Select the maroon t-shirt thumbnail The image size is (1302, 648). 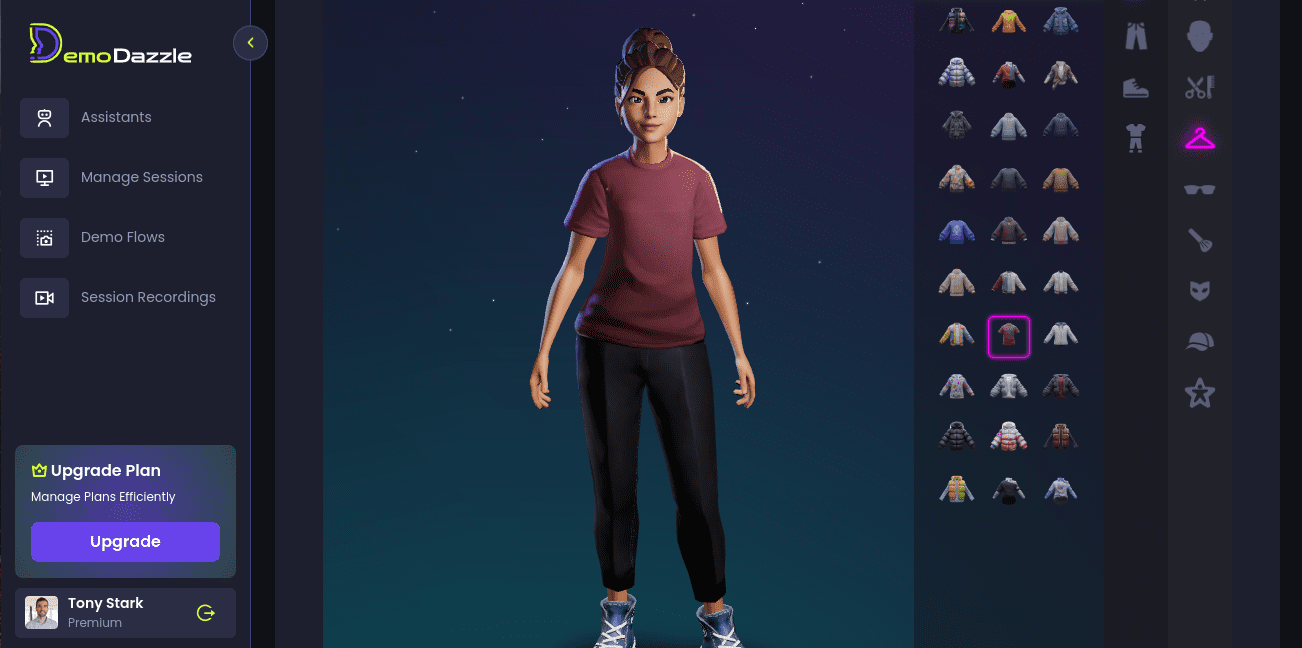(1008, 336)
